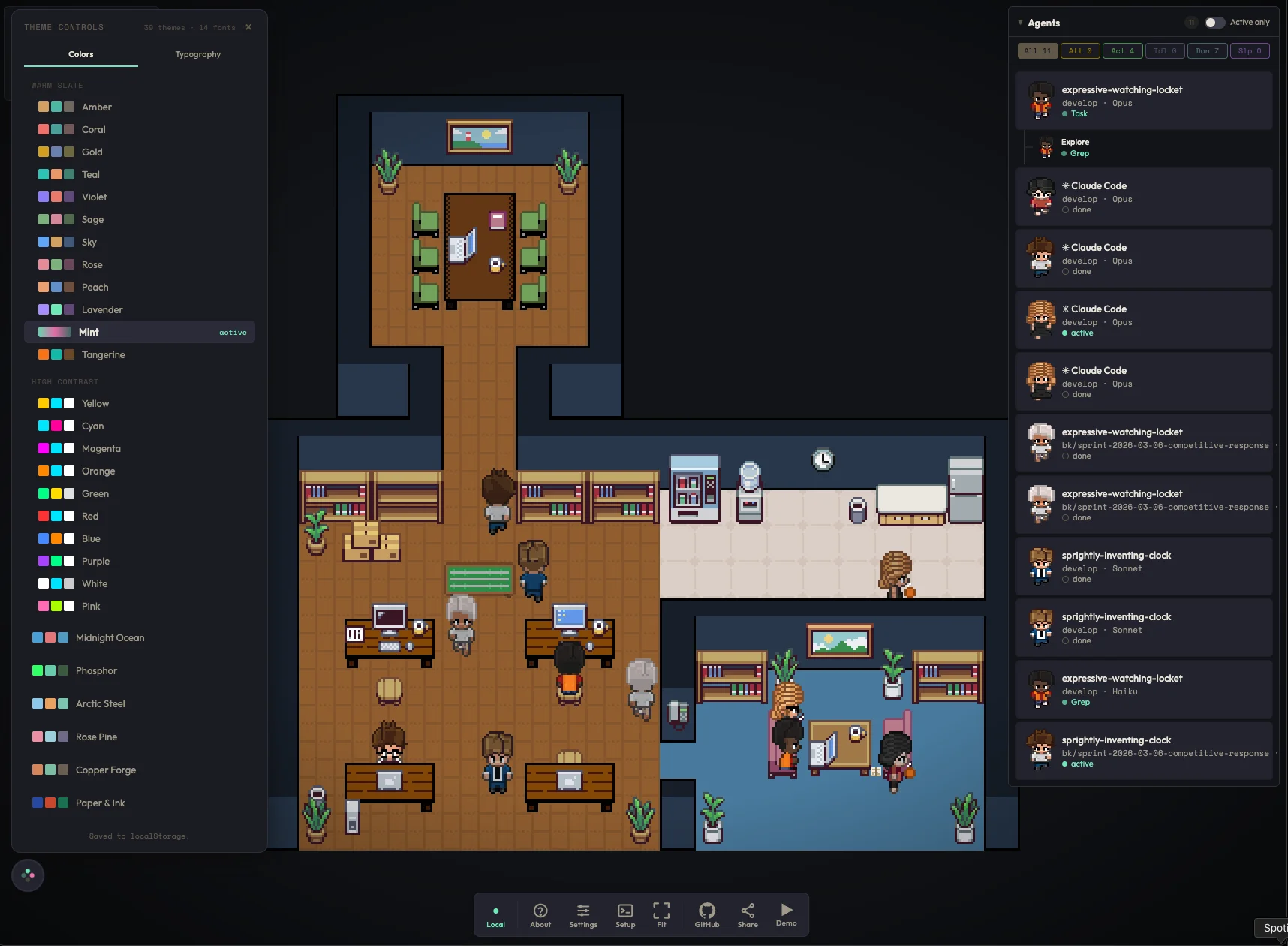Screen dimensions: 1288x946
Task: Select the high contrast Magenta theme
Action: 101,449
